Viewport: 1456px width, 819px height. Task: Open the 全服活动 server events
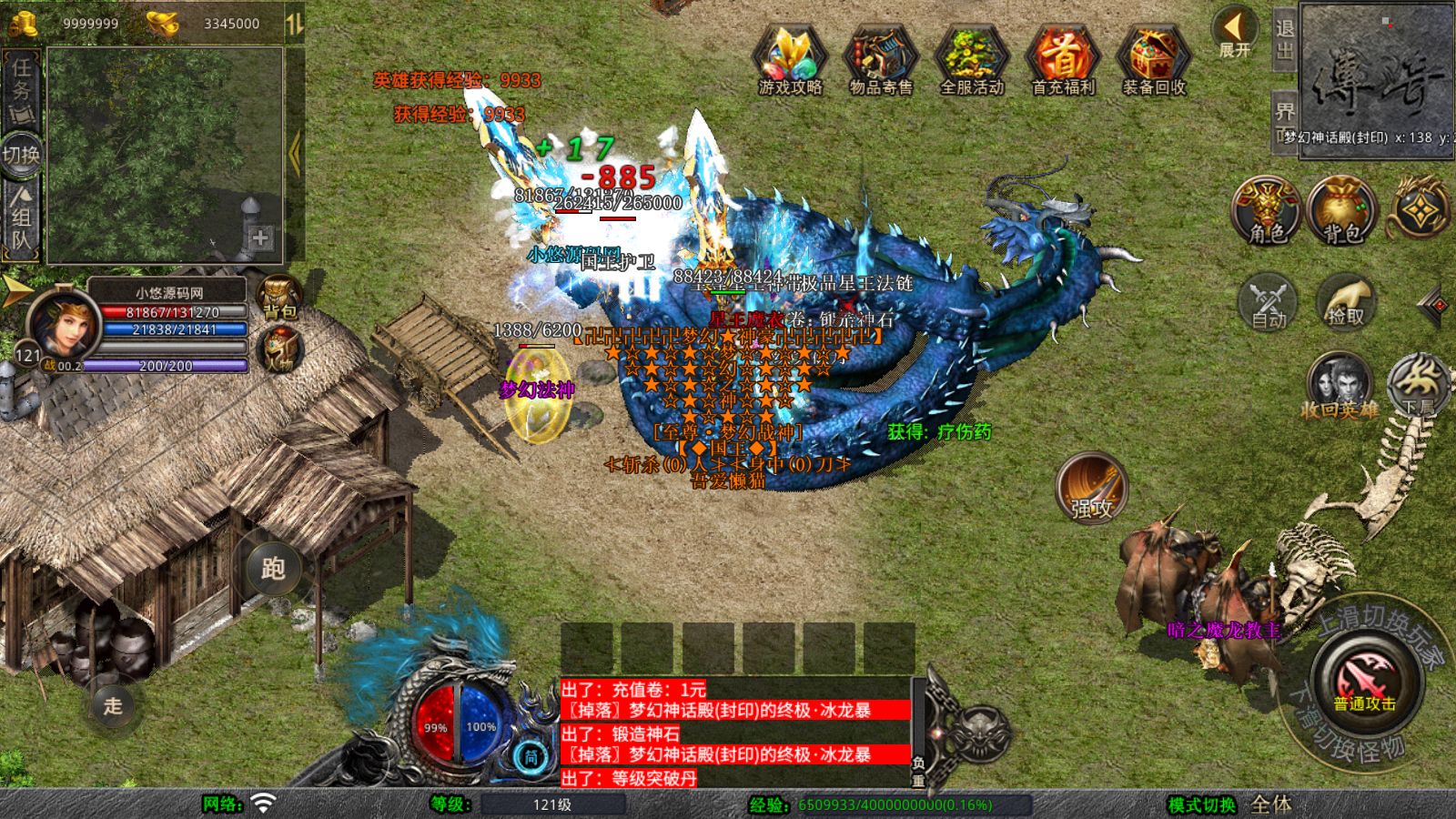tap(971, 57)
